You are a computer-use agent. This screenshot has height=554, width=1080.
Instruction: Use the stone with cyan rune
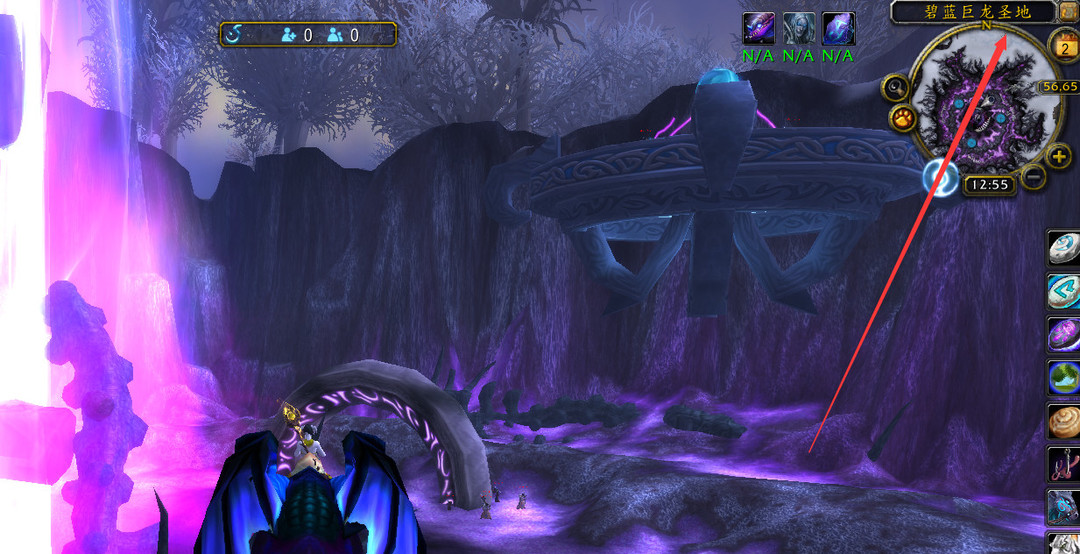pyautogui.click(x=1064, y=291)
